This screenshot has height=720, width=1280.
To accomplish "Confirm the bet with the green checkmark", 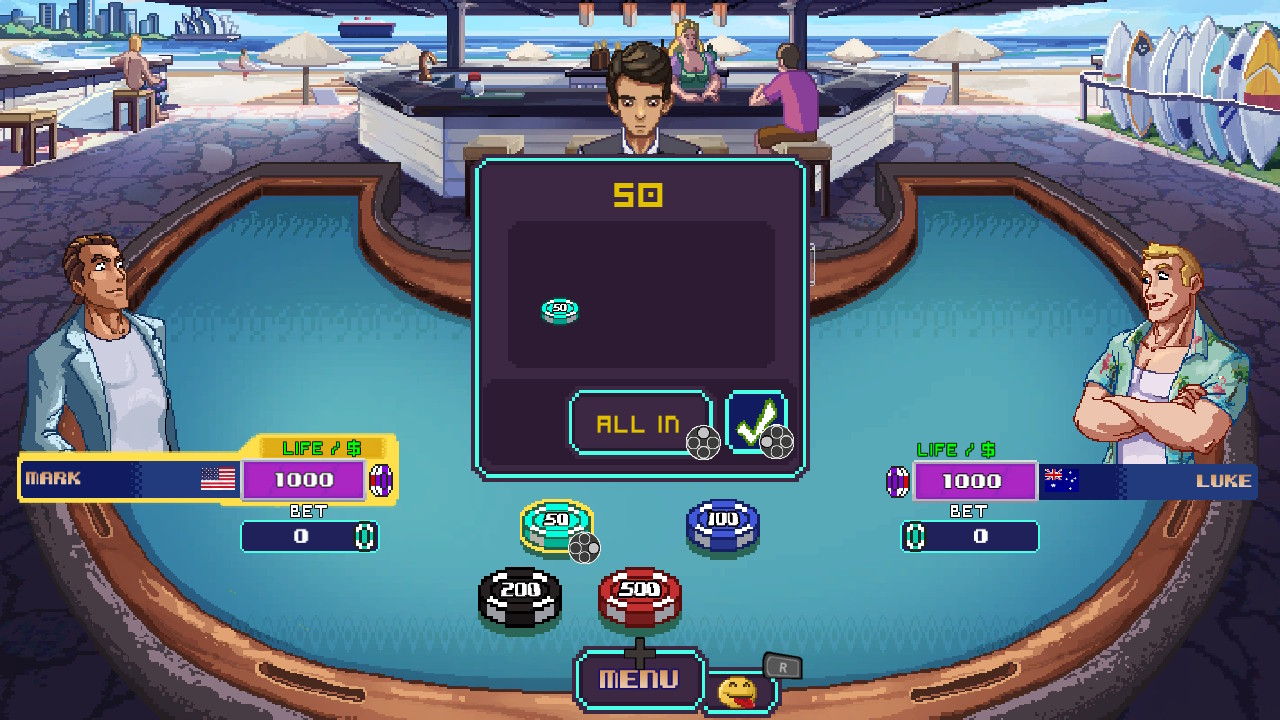I will [755, 423].
